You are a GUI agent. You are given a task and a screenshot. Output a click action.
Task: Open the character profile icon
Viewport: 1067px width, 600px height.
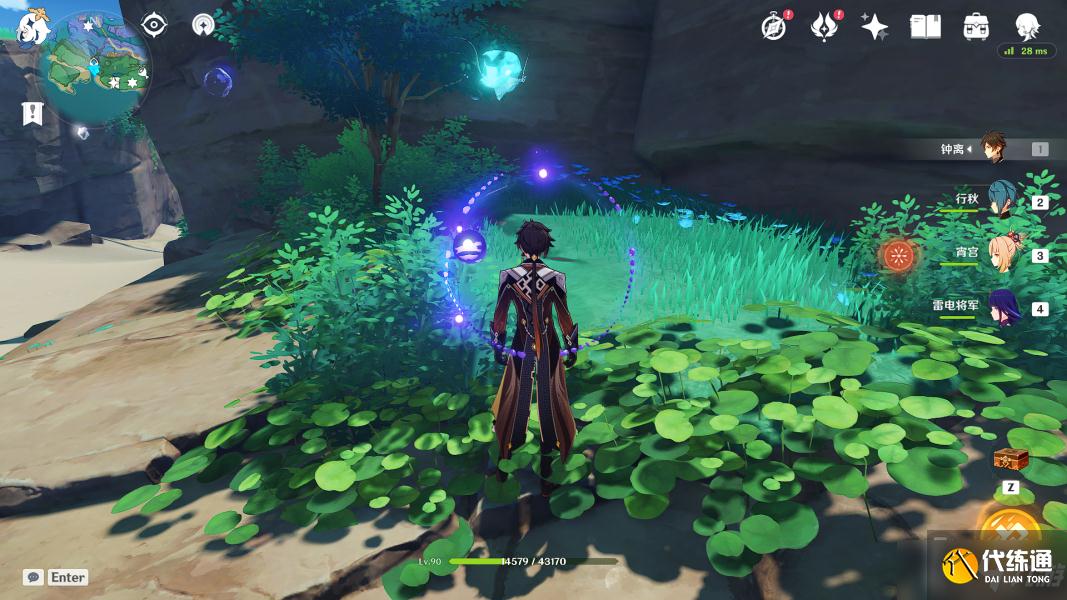coord(1027,25)
